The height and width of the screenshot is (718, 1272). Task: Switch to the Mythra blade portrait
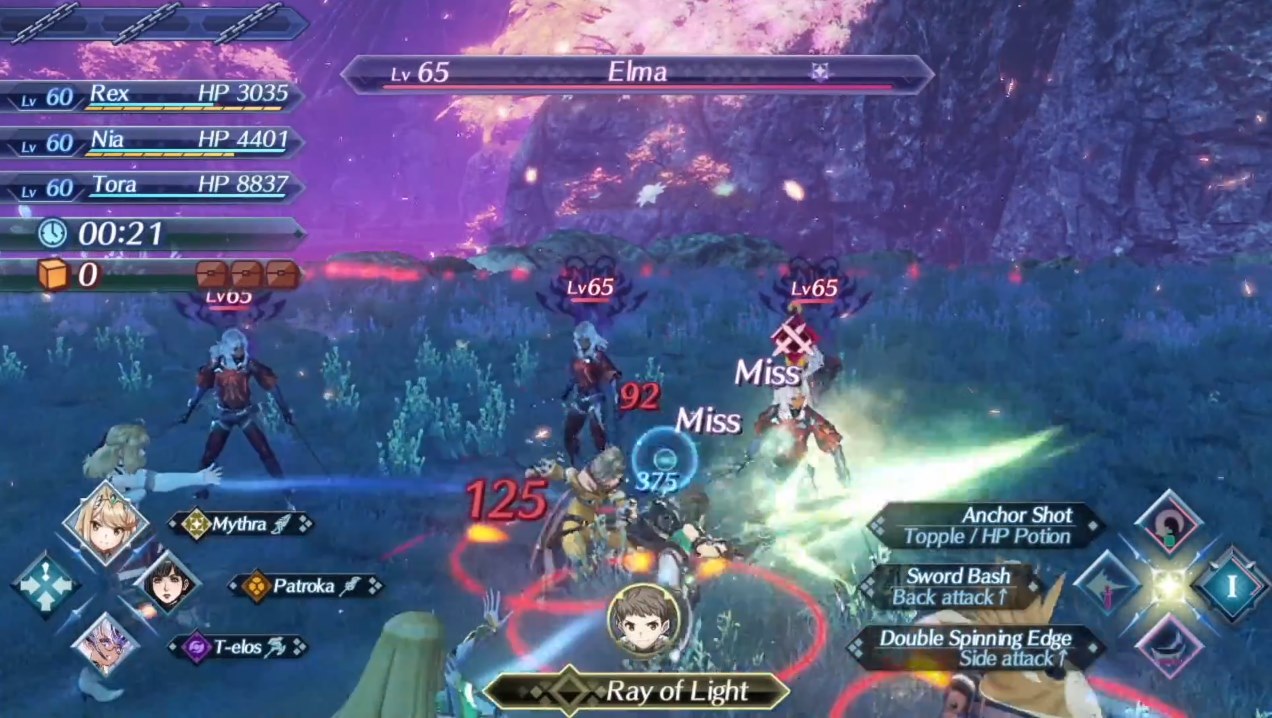(106, 523)
